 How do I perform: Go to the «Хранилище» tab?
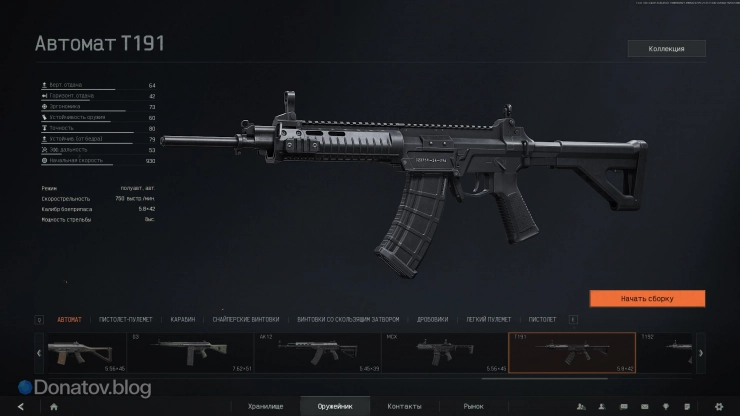point(279,407)
